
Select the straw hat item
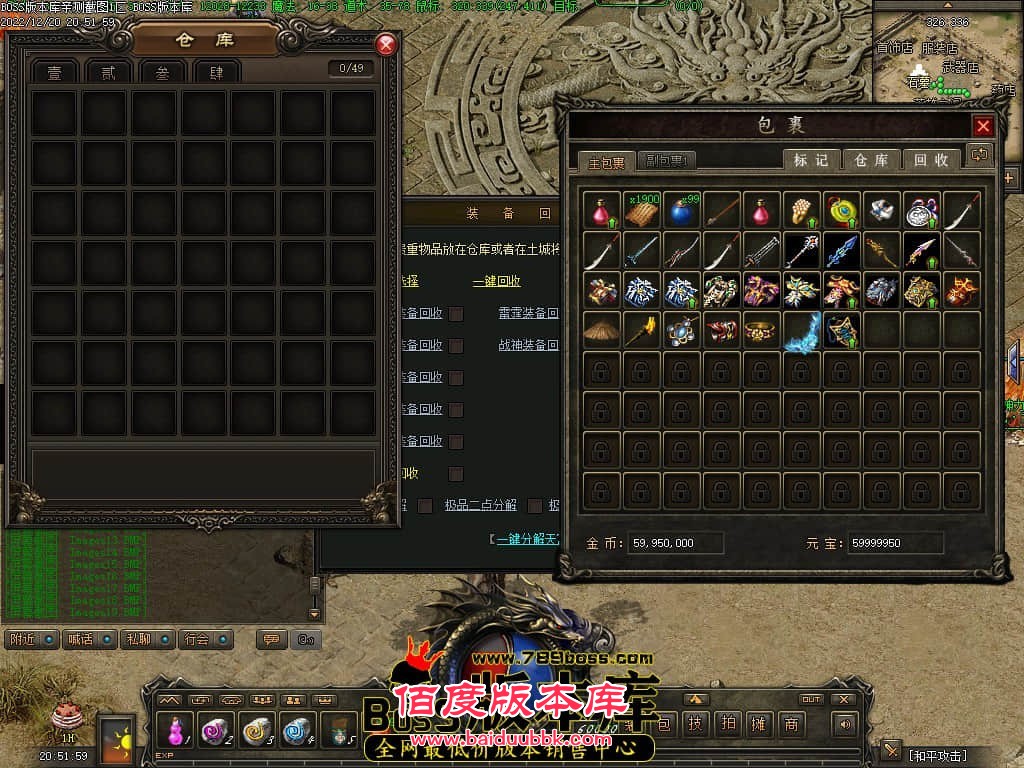pyautogui.click(x=602, y=329)
